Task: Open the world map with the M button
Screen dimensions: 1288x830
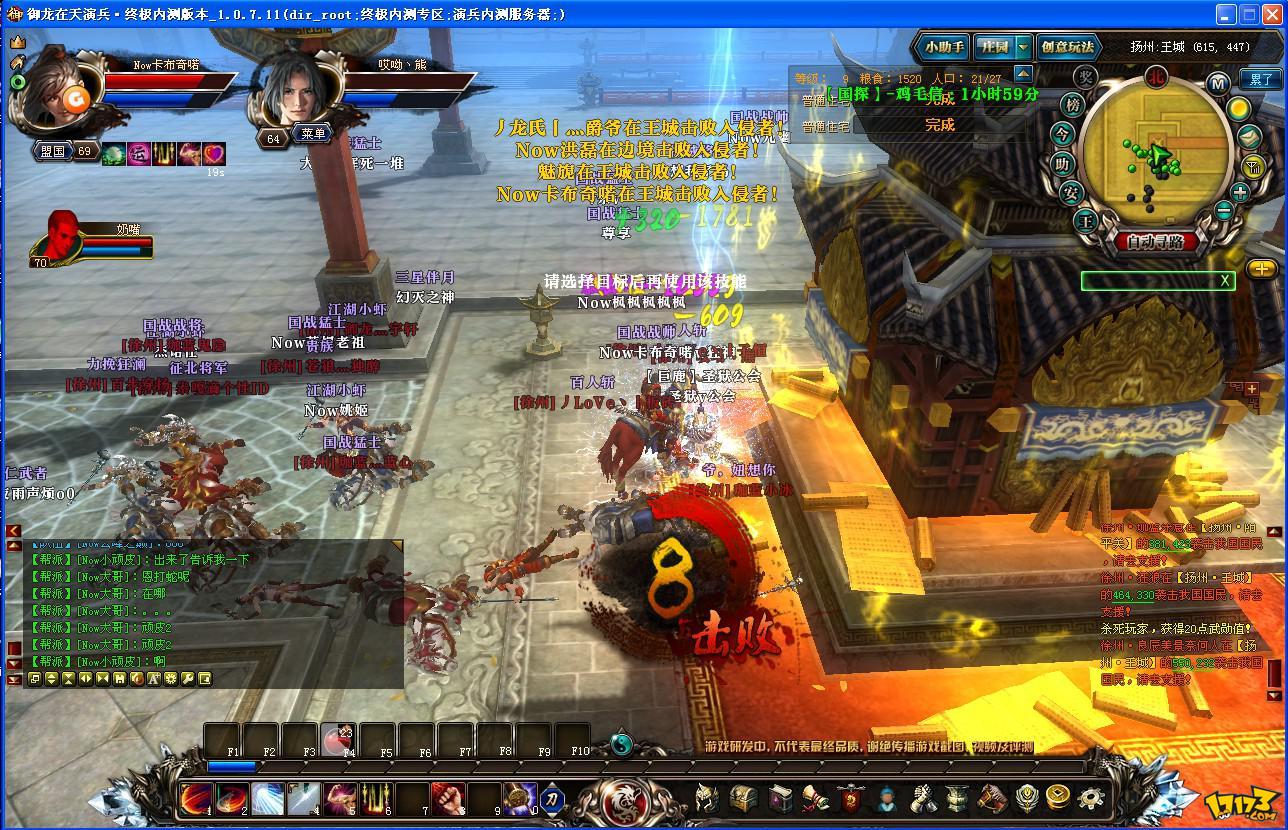Action: click(x=1217, y=84)
